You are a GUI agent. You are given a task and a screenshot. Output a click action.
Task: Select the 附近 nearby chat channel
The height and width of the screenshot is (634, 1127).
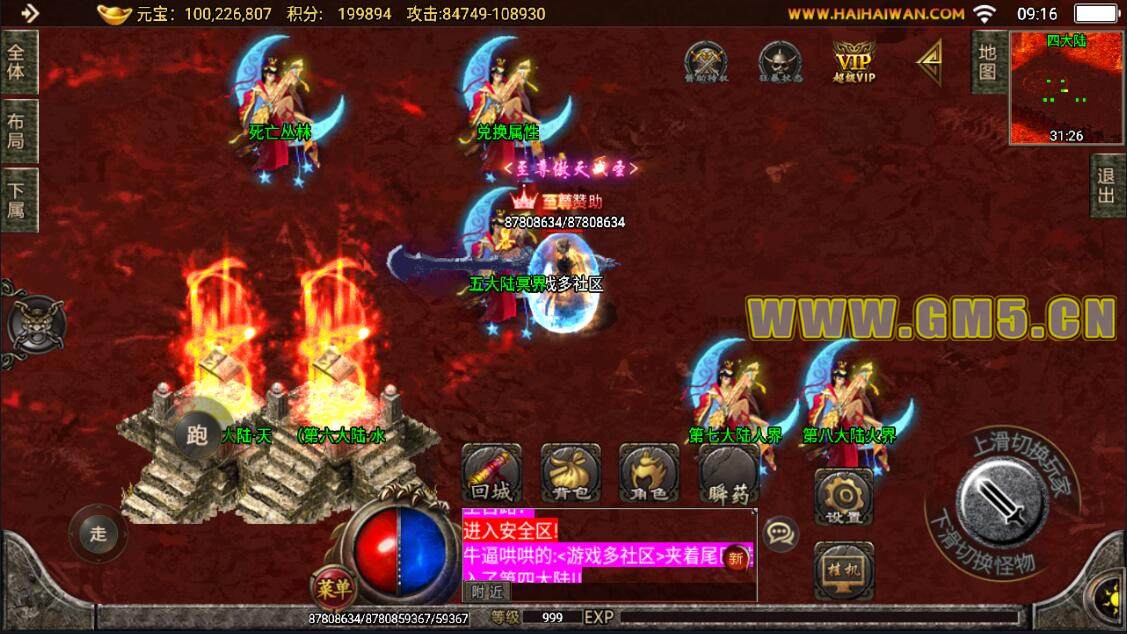coord(487,591)
